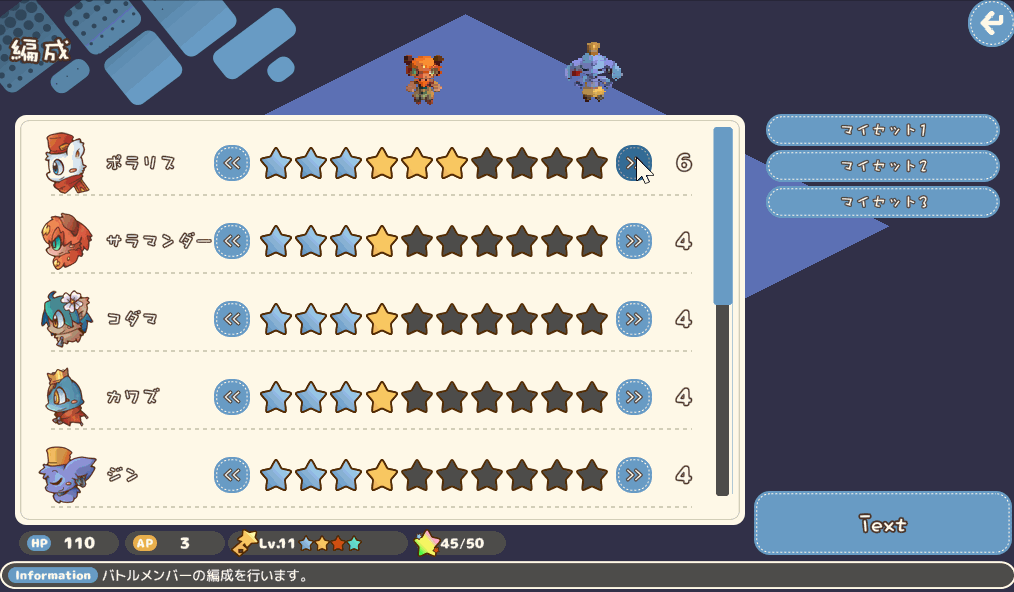Load マイセット3 preset button

coord(882,202)
